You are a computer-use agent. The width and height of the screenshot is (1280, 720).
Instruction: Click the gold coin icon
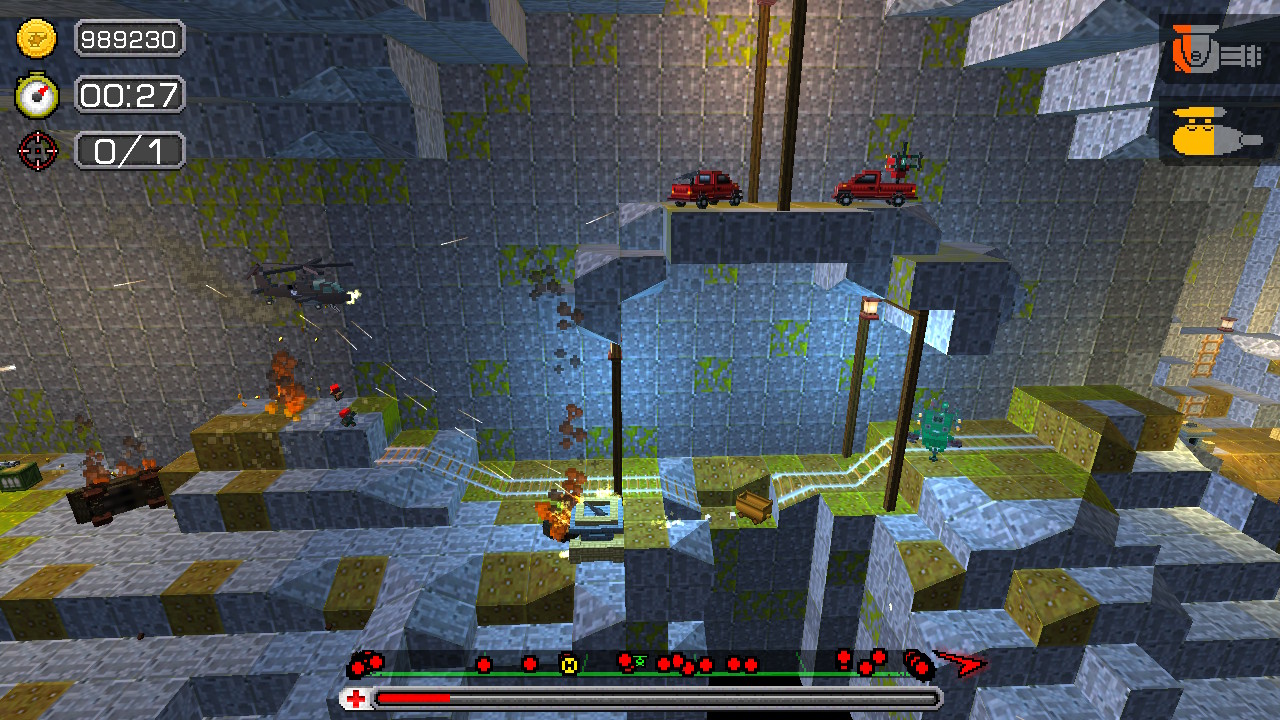[x=36, y=40]
